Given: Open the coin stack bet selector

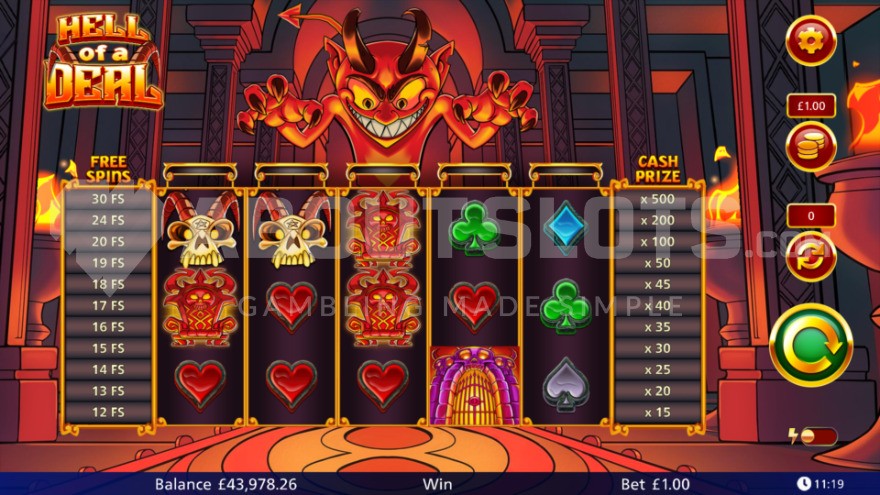Looking at the screenshot, I should pyautogui.click(x=811, y=147).
